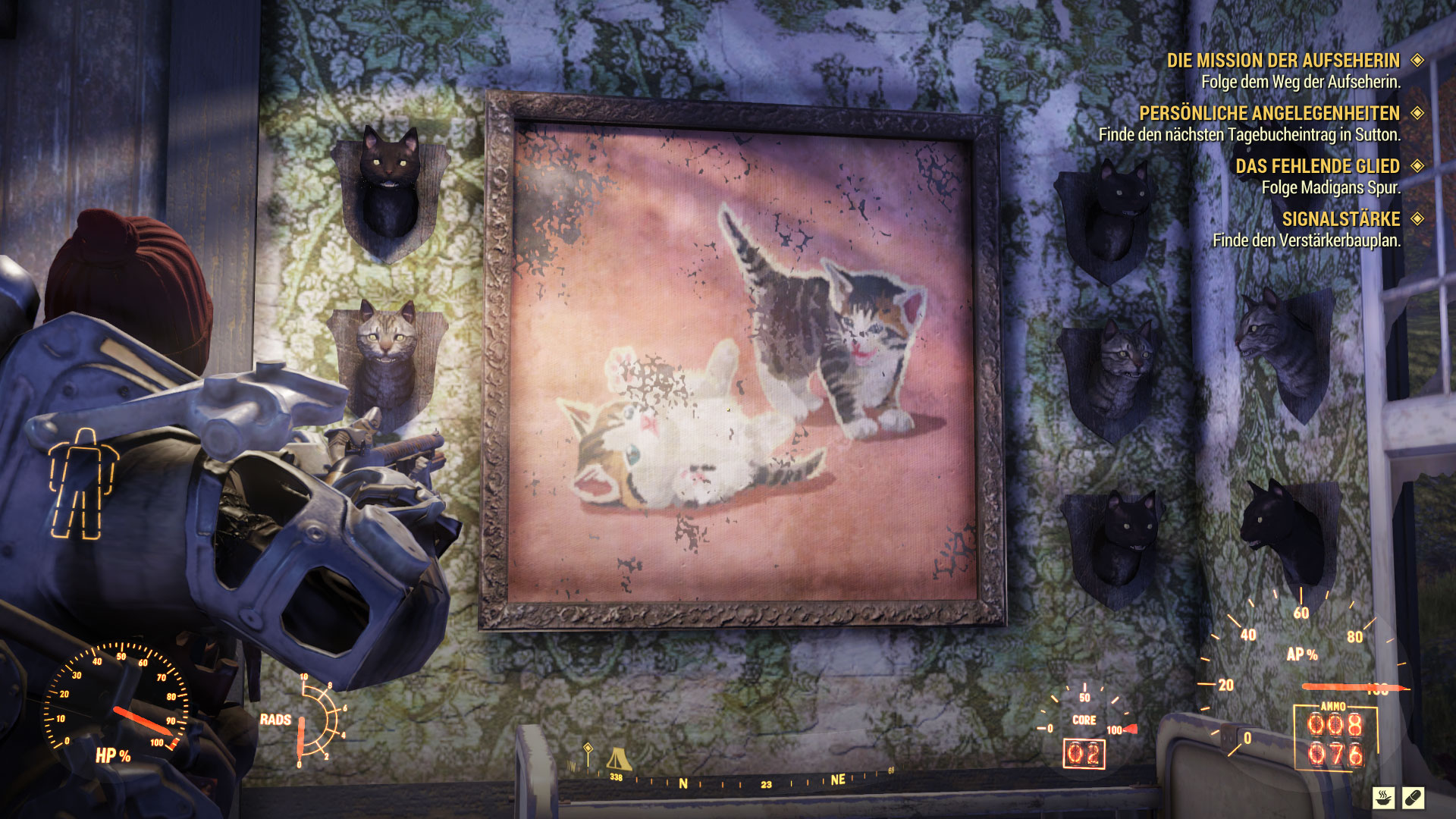Select the tent camp marker on compass
Viewport: 1456px width, 819px height.
click(618, 758)
